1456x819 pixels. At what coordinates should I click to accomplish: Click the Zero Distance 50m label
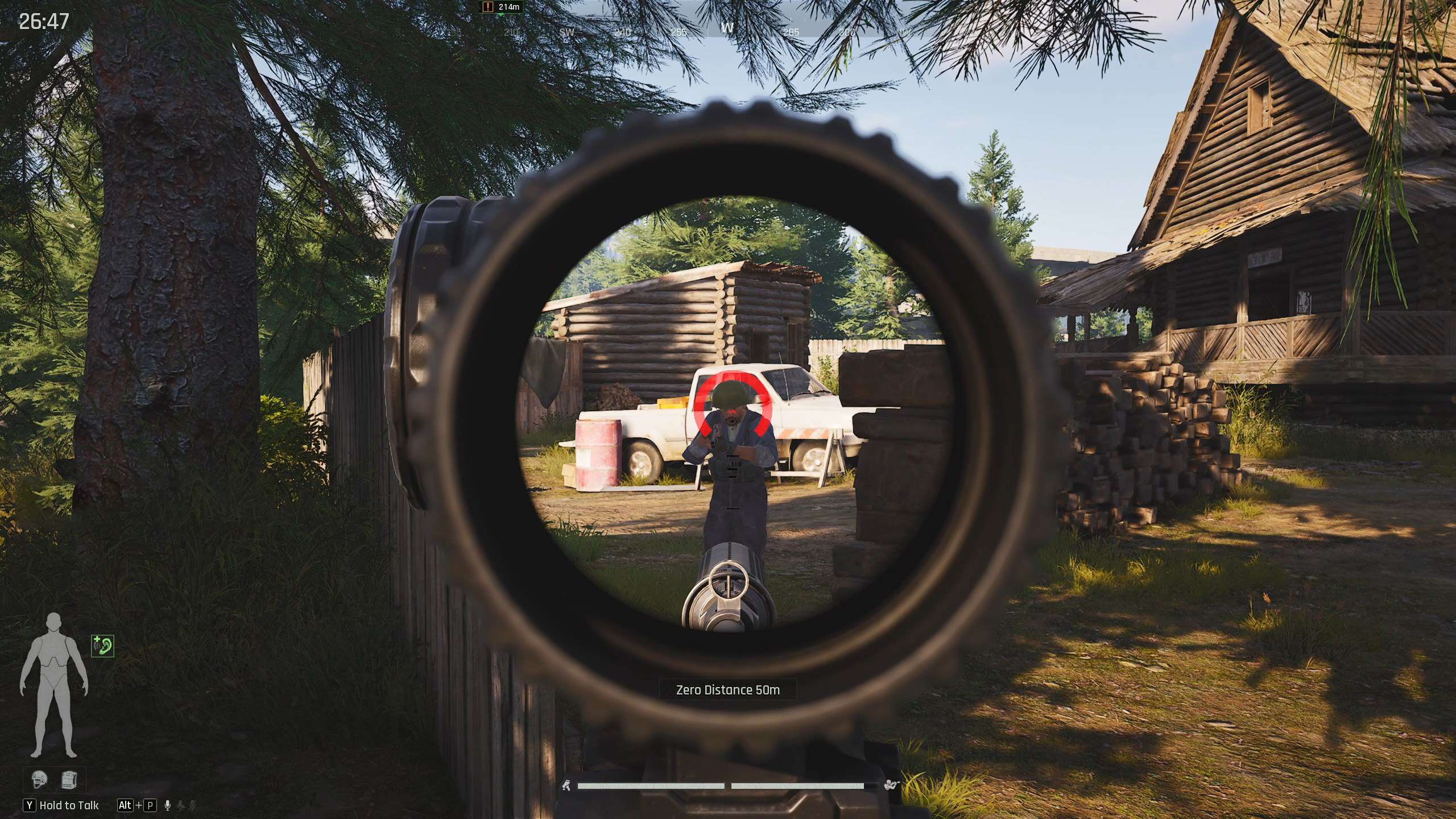[727, 690]
